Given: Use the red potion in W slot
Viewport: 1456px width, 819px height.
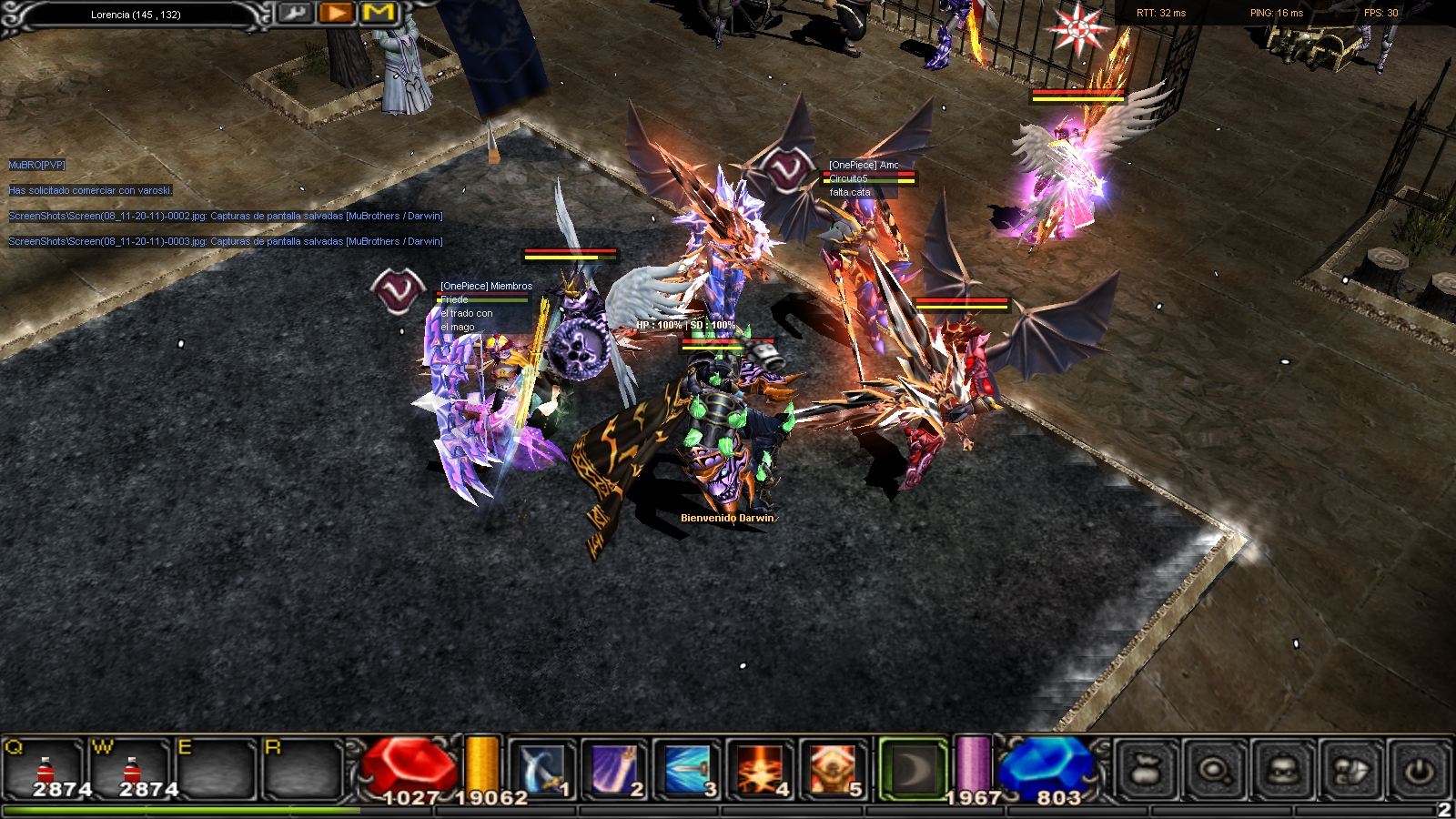Looking at the screenshot, I should [x=132, y=771].
